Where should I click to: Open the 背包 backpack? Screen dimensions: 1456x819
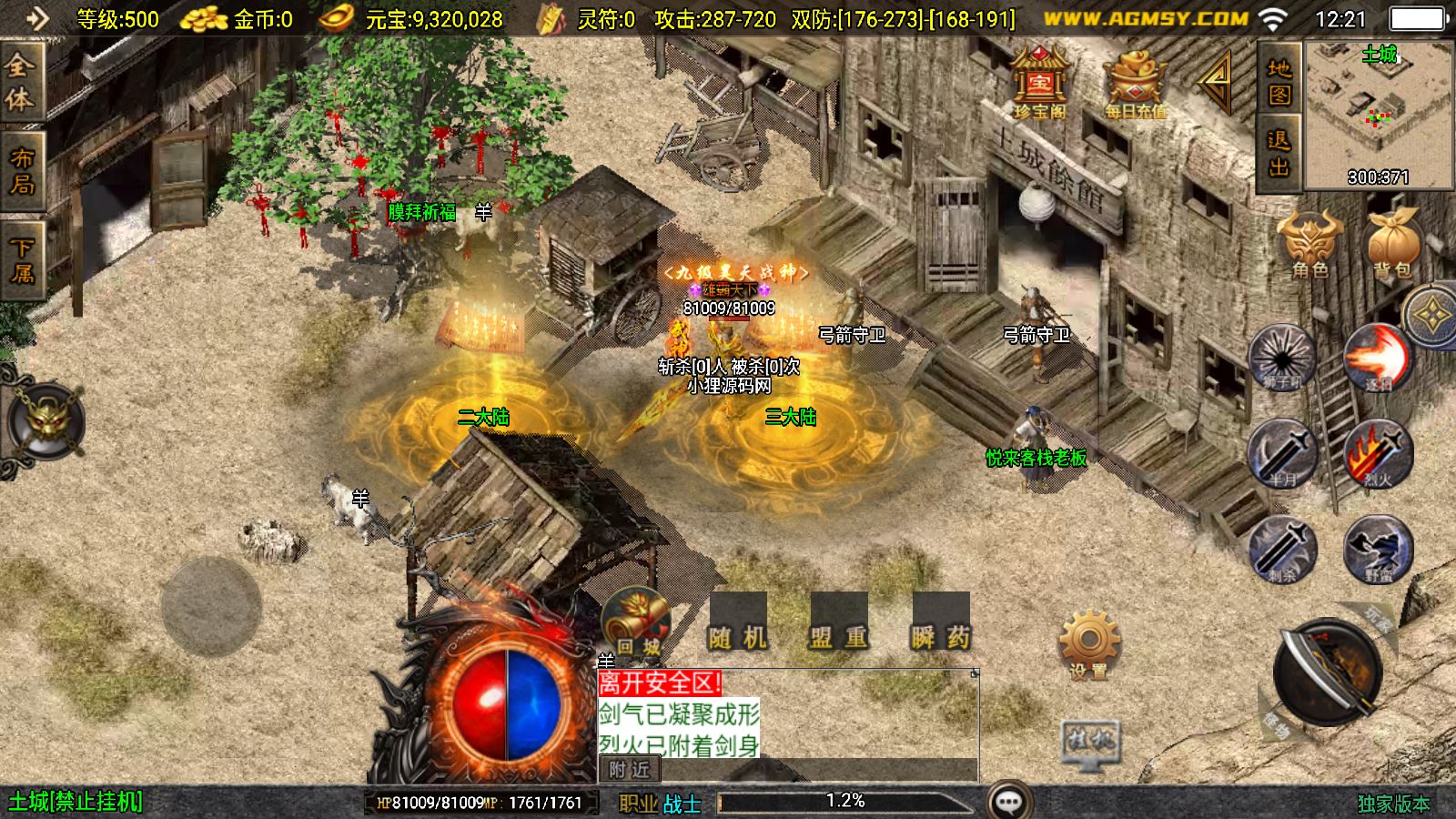click(1391, 243)
